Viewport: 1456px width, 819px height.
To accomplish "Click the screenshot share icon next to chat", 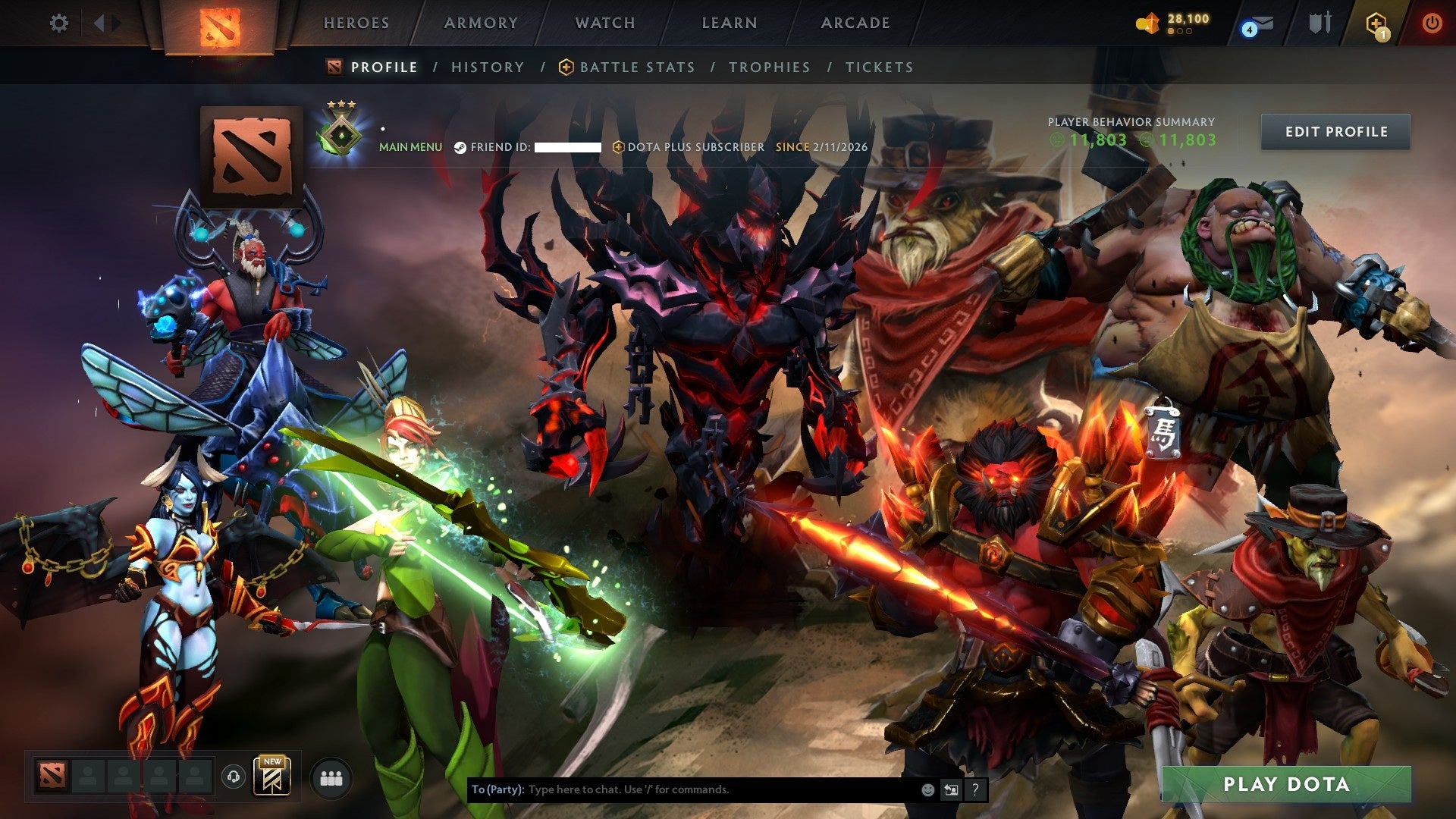I will 950,789.
